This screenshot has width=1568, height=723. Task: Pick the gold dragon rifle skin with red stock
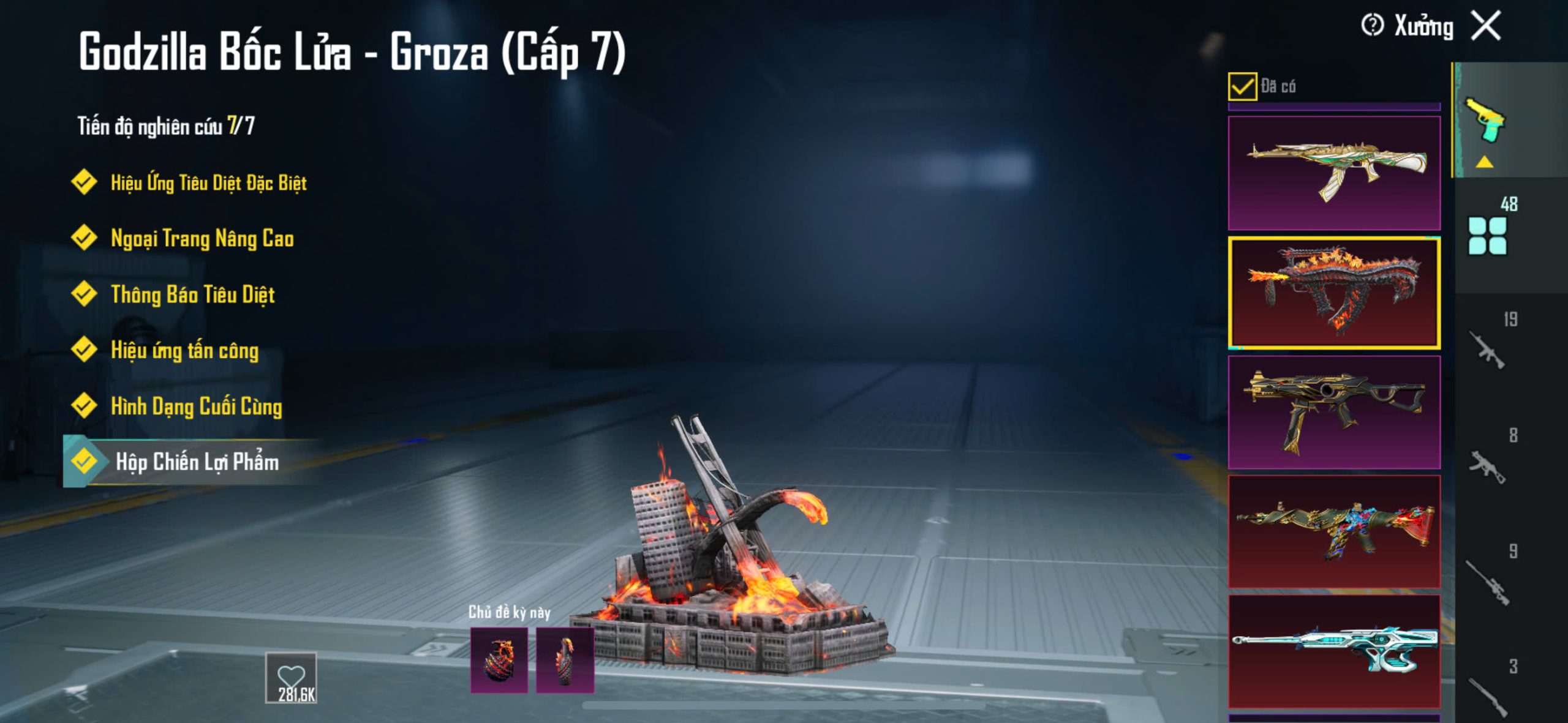[1334, 531]
